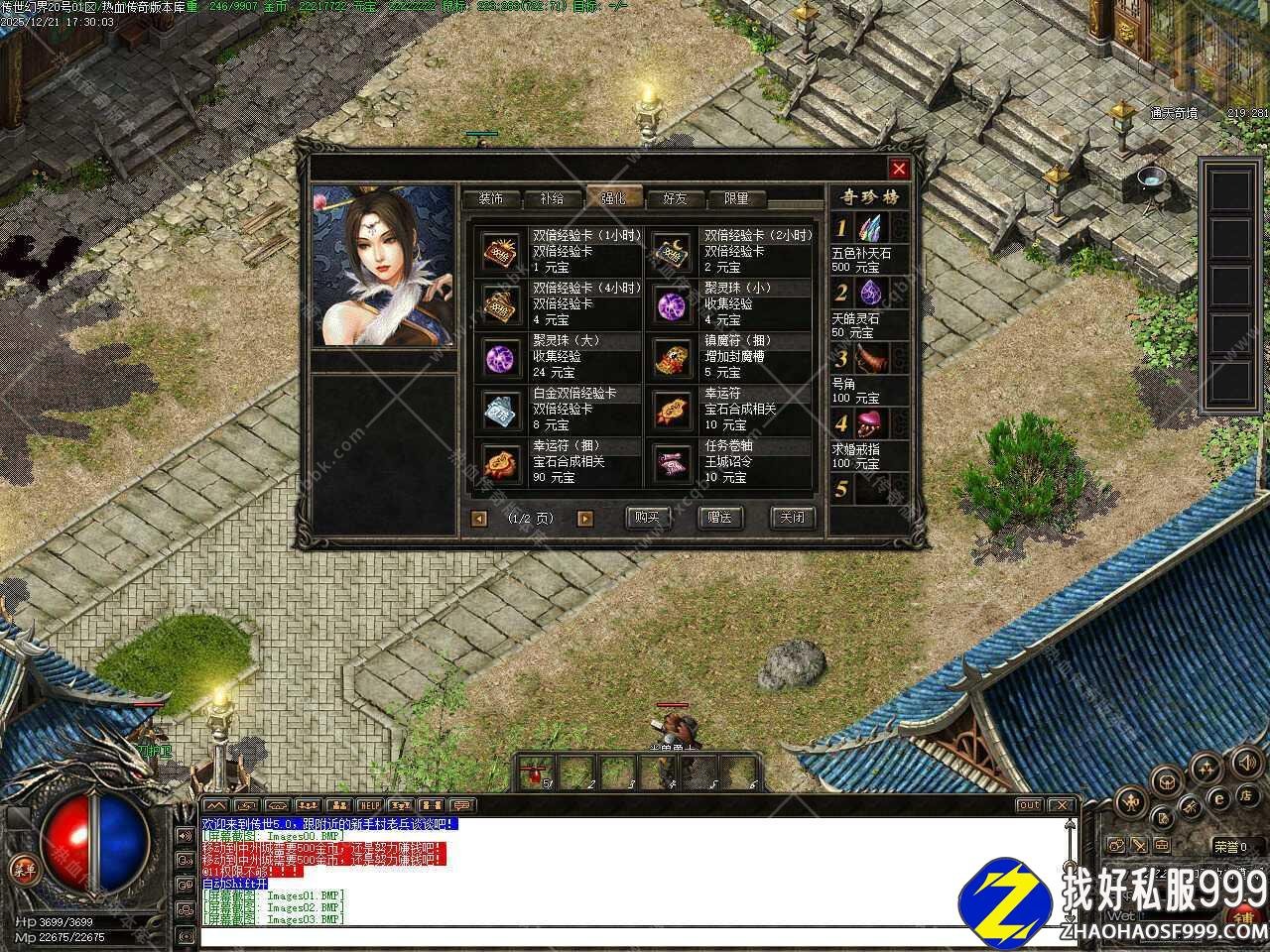Select the 双倍经验卡（1小时） item
This screenshot has height=952, width=1270.
coord(501,252)
